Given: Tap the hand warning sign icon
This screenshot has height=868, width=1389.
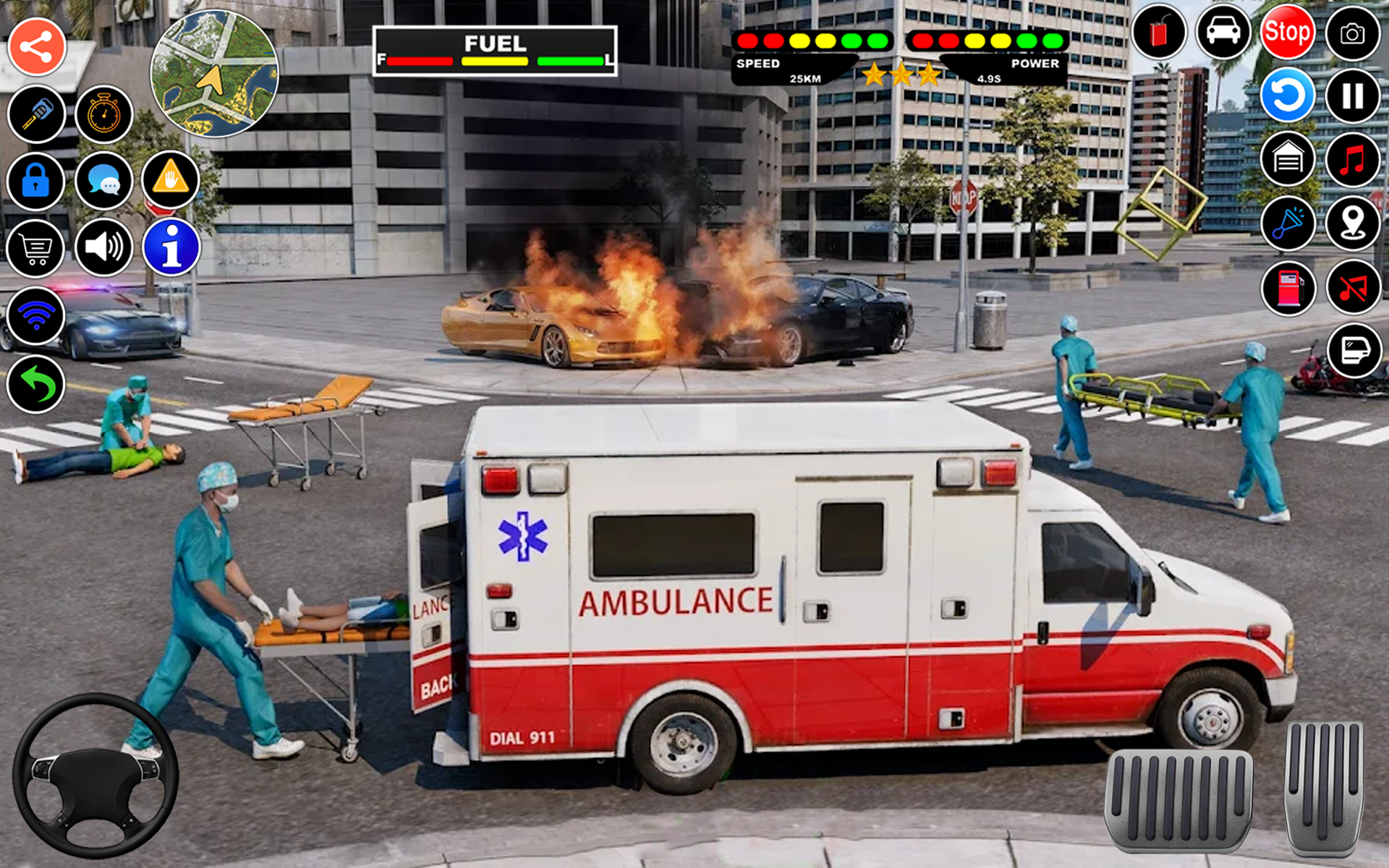Looking at the screenshot, I should click(170, 181).
